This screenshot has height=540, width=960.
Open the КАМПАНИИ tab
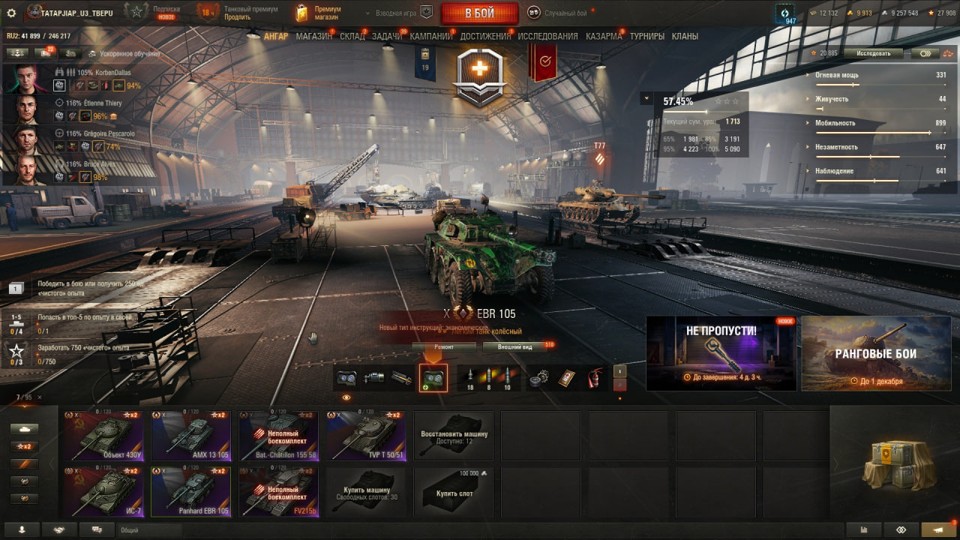431,36
